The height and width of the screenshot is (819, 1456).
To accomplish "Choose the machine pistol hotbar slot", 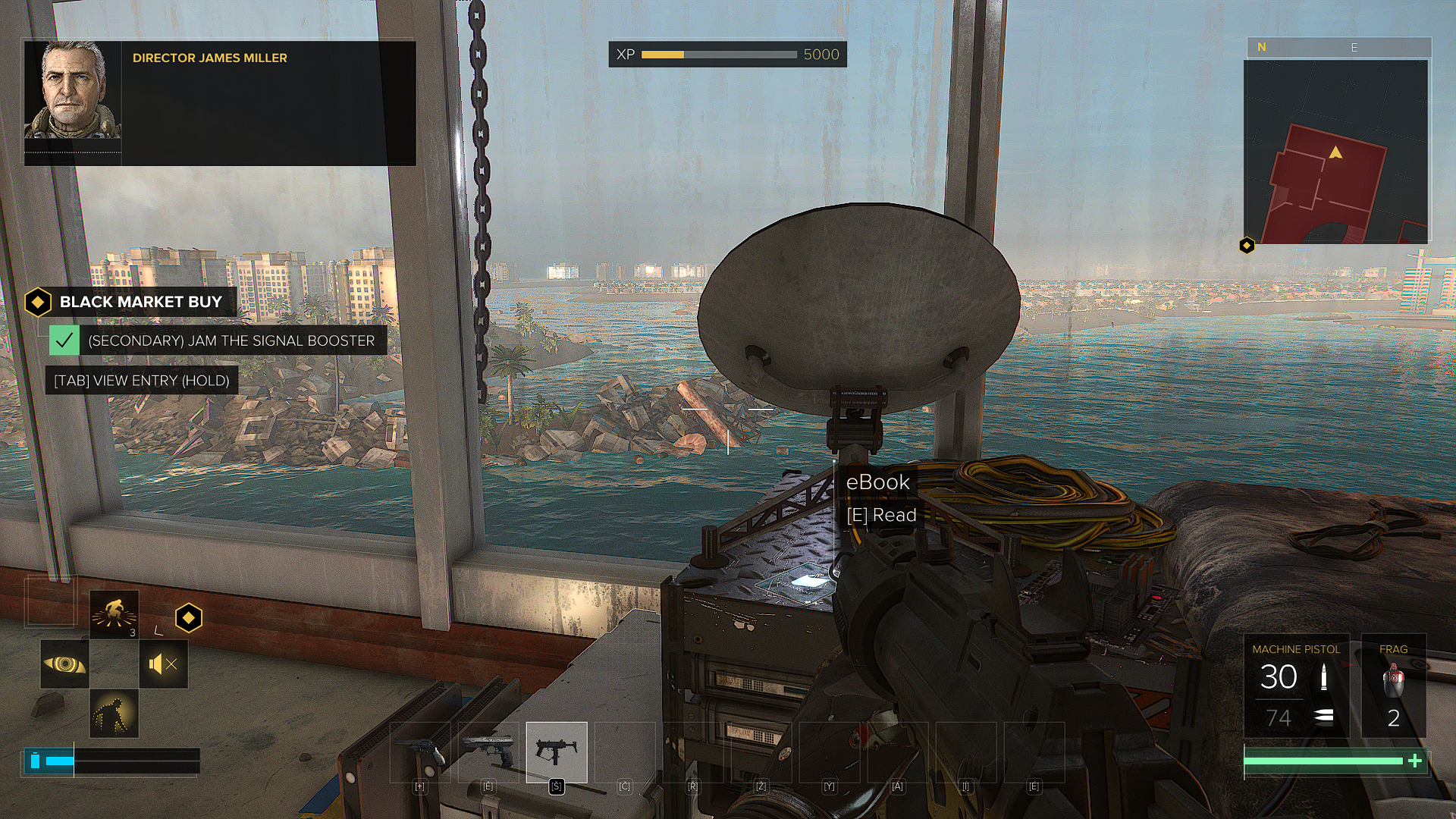I will click(x=557, y=752).
